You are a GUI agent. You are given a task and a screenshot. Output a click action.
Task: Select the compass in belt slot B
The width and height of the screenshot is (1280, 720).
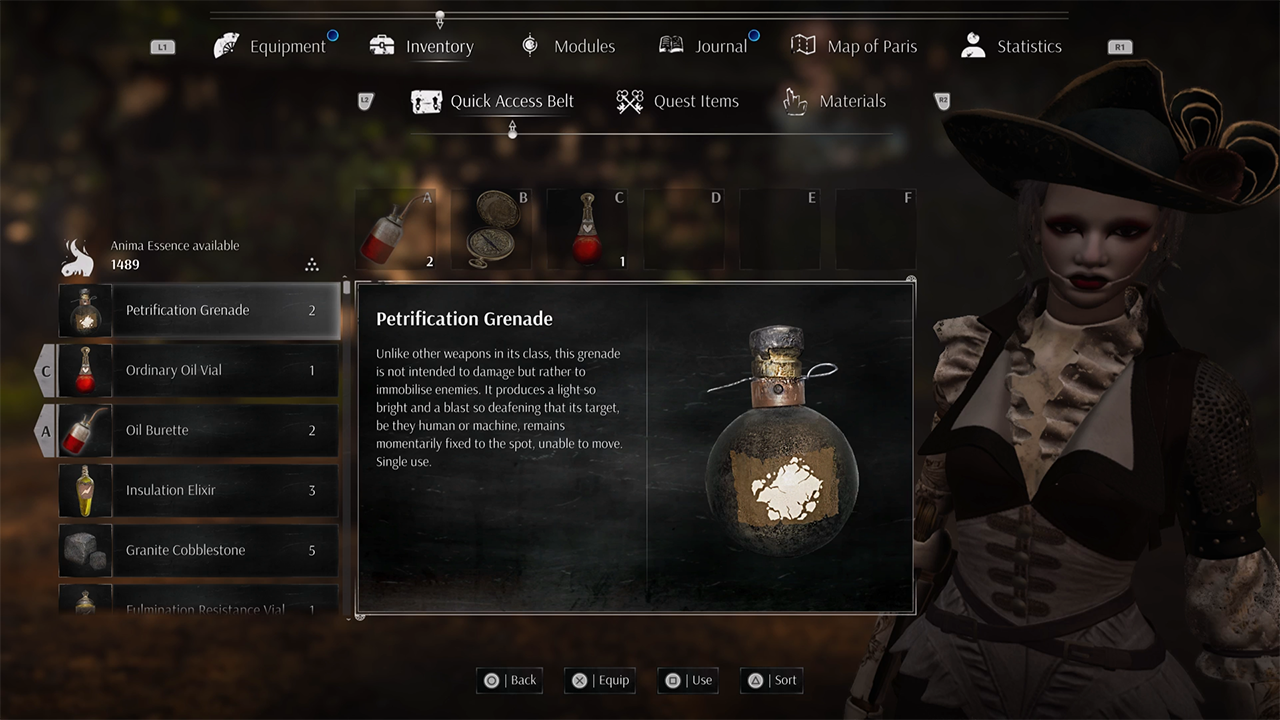tap(492, 229)
